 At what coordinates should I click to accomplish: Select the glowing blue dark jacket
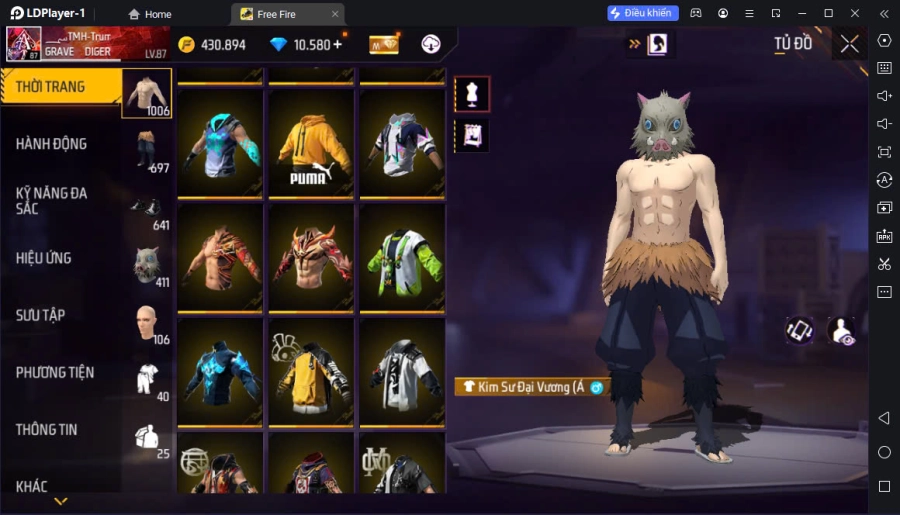pos(221,373)
